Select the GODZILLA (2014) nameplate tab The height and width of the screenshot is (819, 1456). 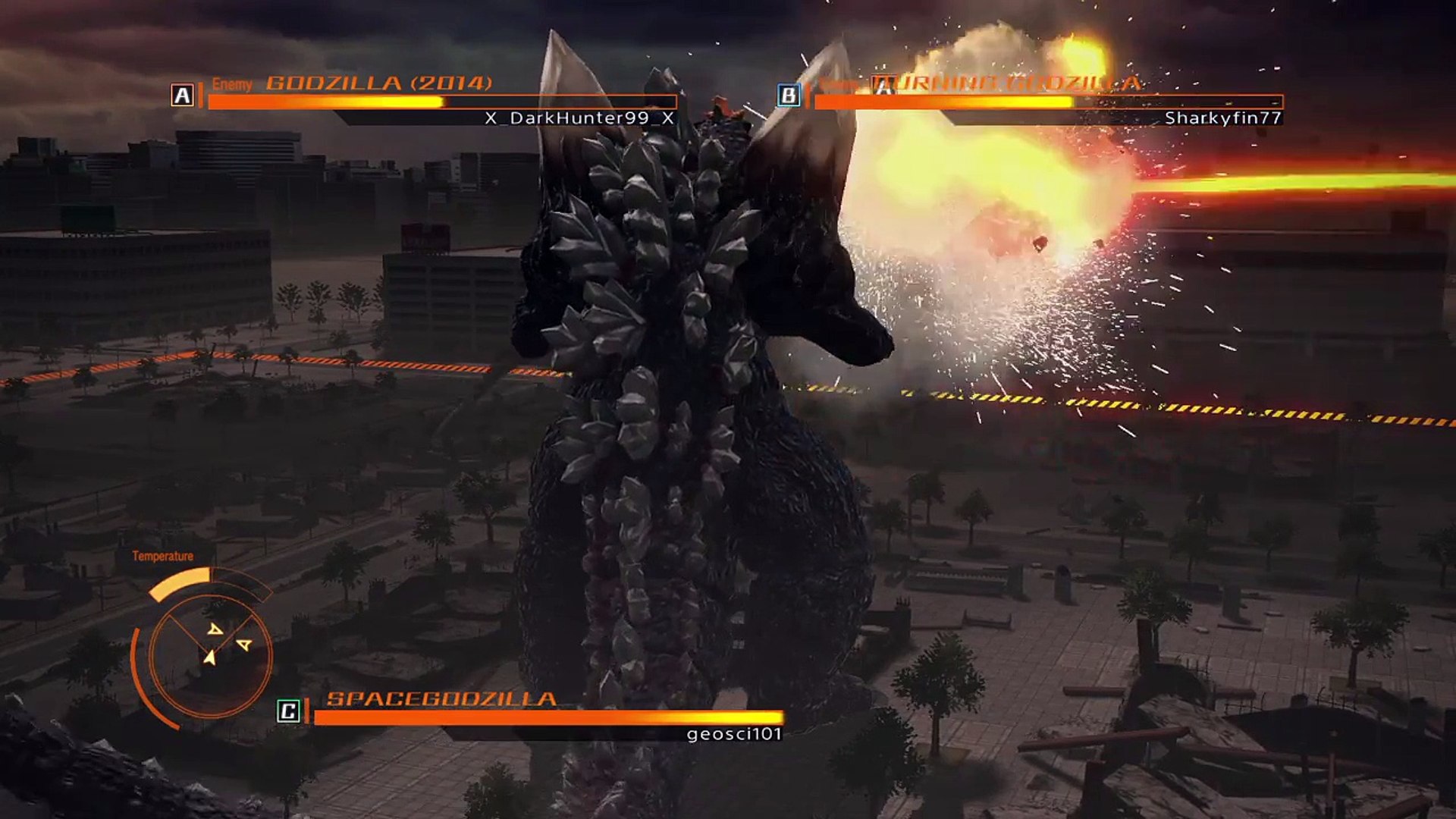tap(379, 83)
